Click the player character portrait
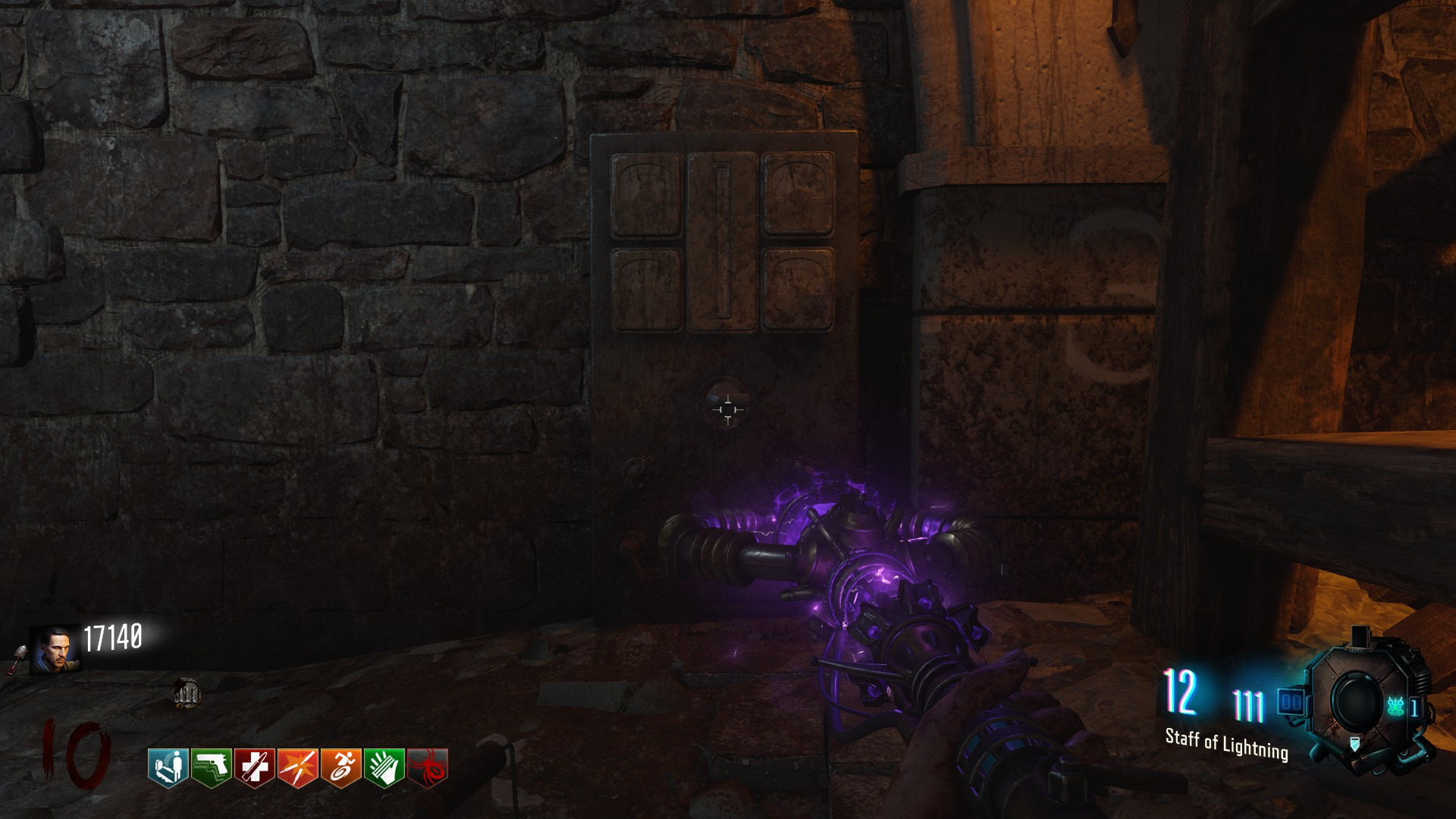Image resolution: width=1456 pixels, height=819 pixels. pos(55,649)
